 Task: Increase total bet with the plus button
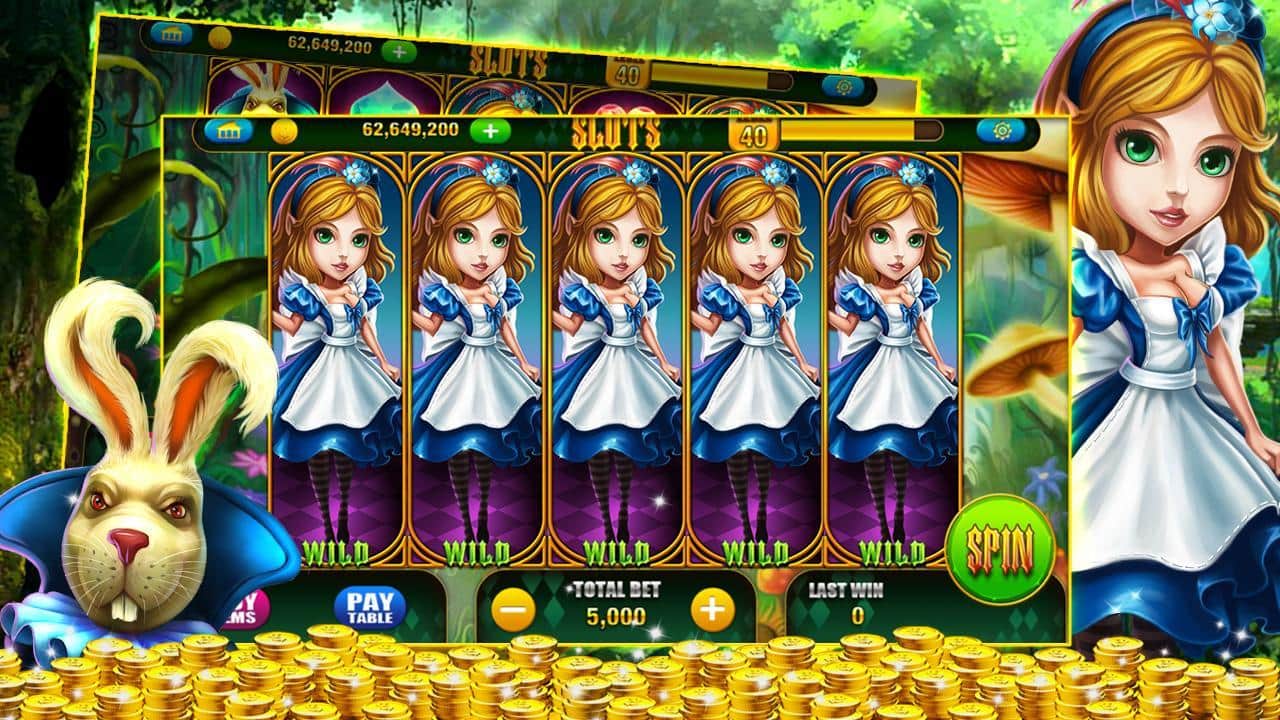[712, 610]
